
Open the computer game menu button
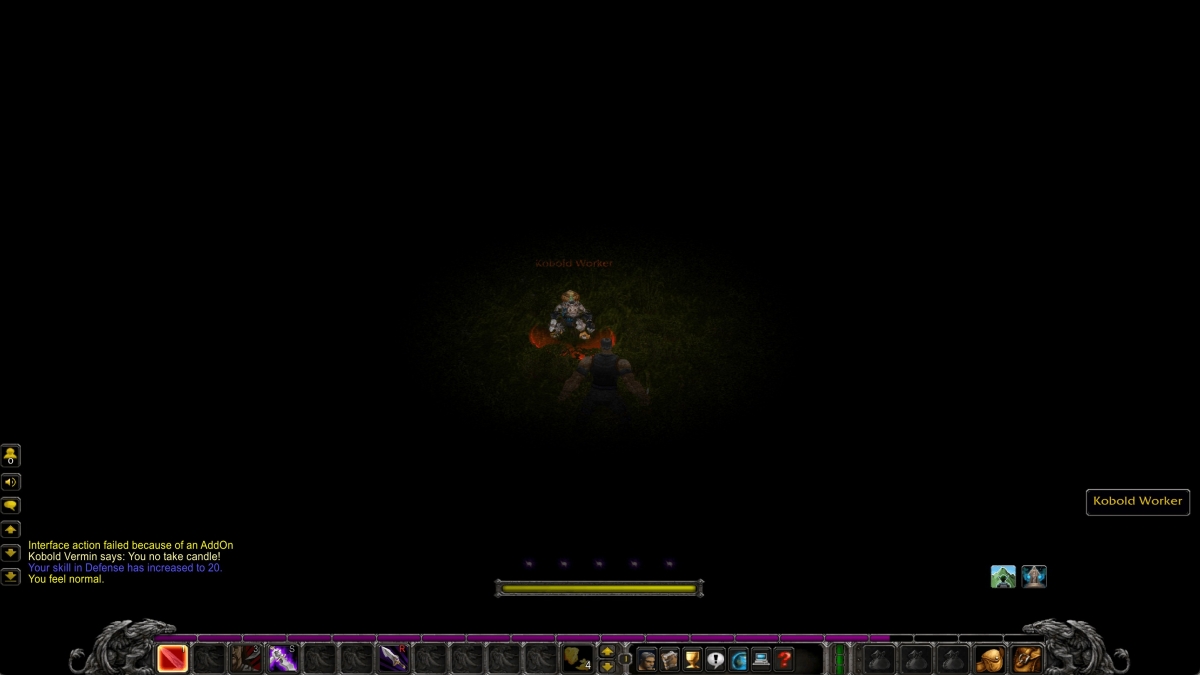[761, 659]
